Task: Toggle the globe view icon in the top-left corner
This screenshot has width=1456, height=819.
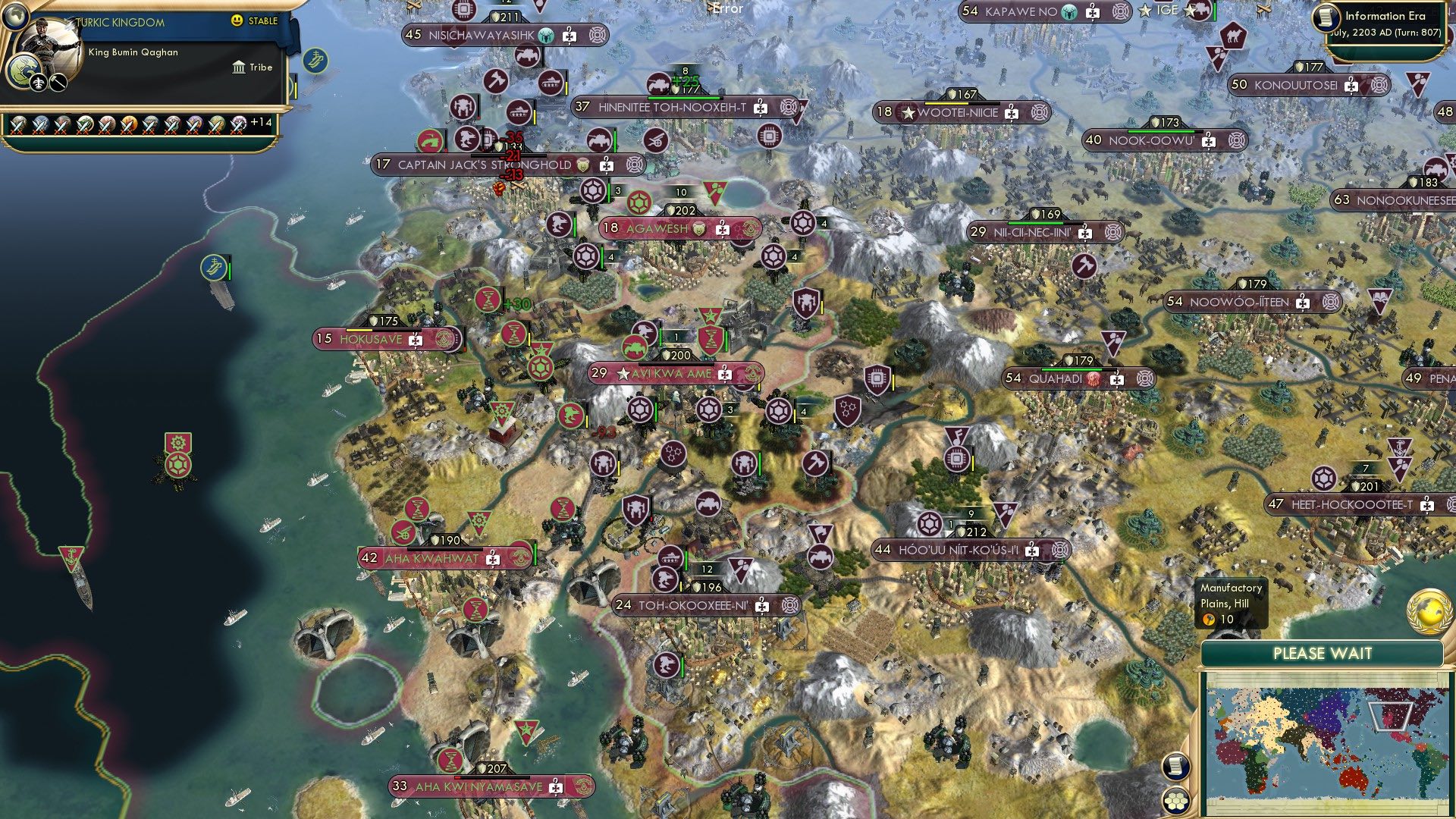Action: pos(16,17)
